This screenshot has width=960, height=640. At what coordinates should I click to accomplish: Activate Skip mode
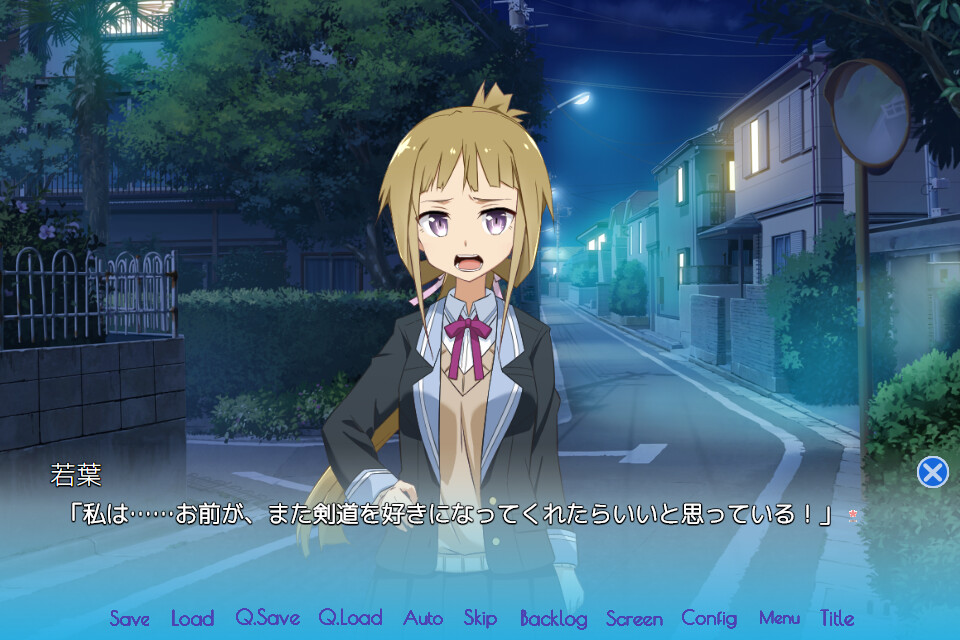[480, 618]
